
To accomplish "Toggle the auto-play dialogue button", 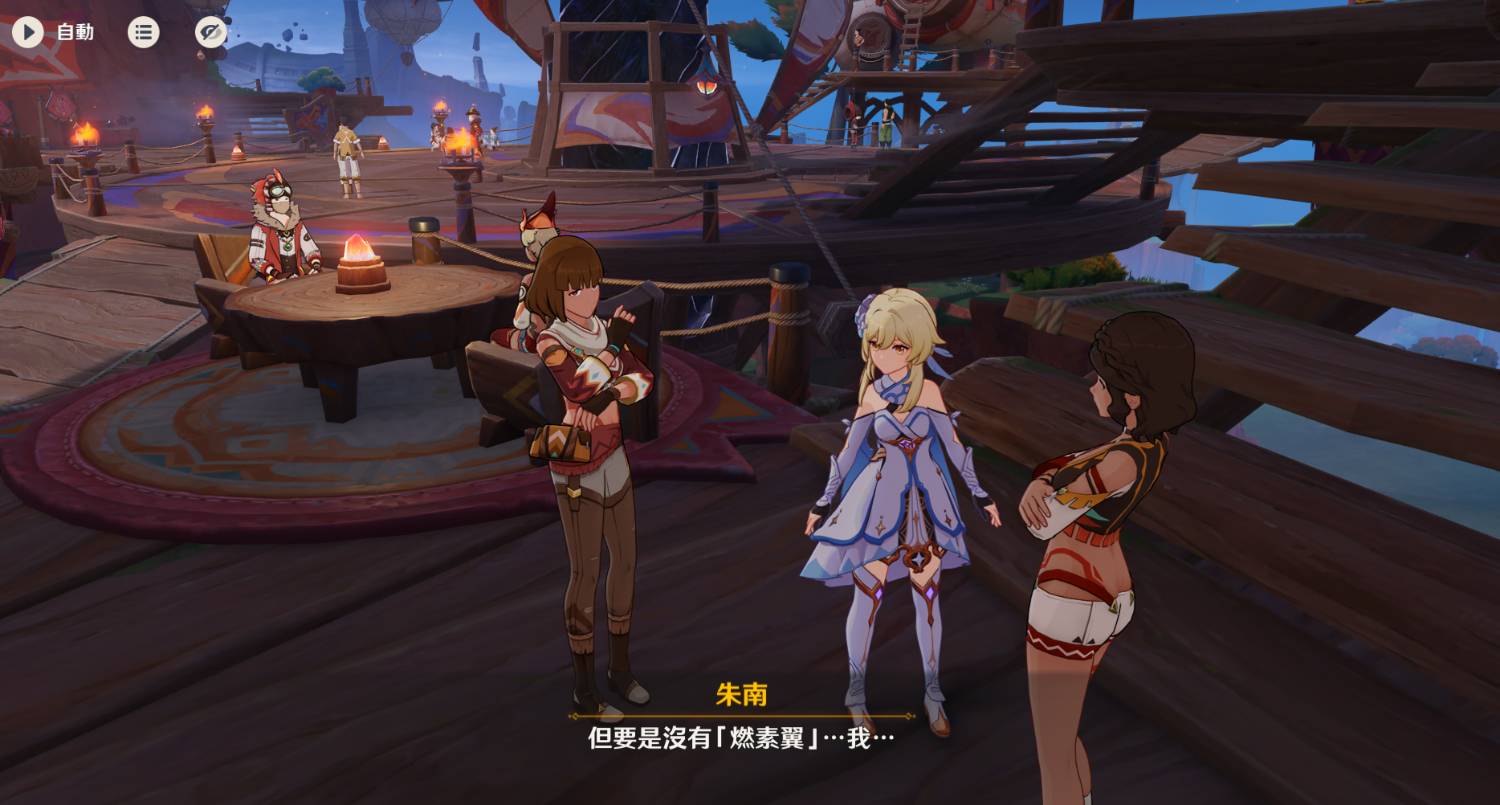I will pyautogui.click(x=28, y=32).
